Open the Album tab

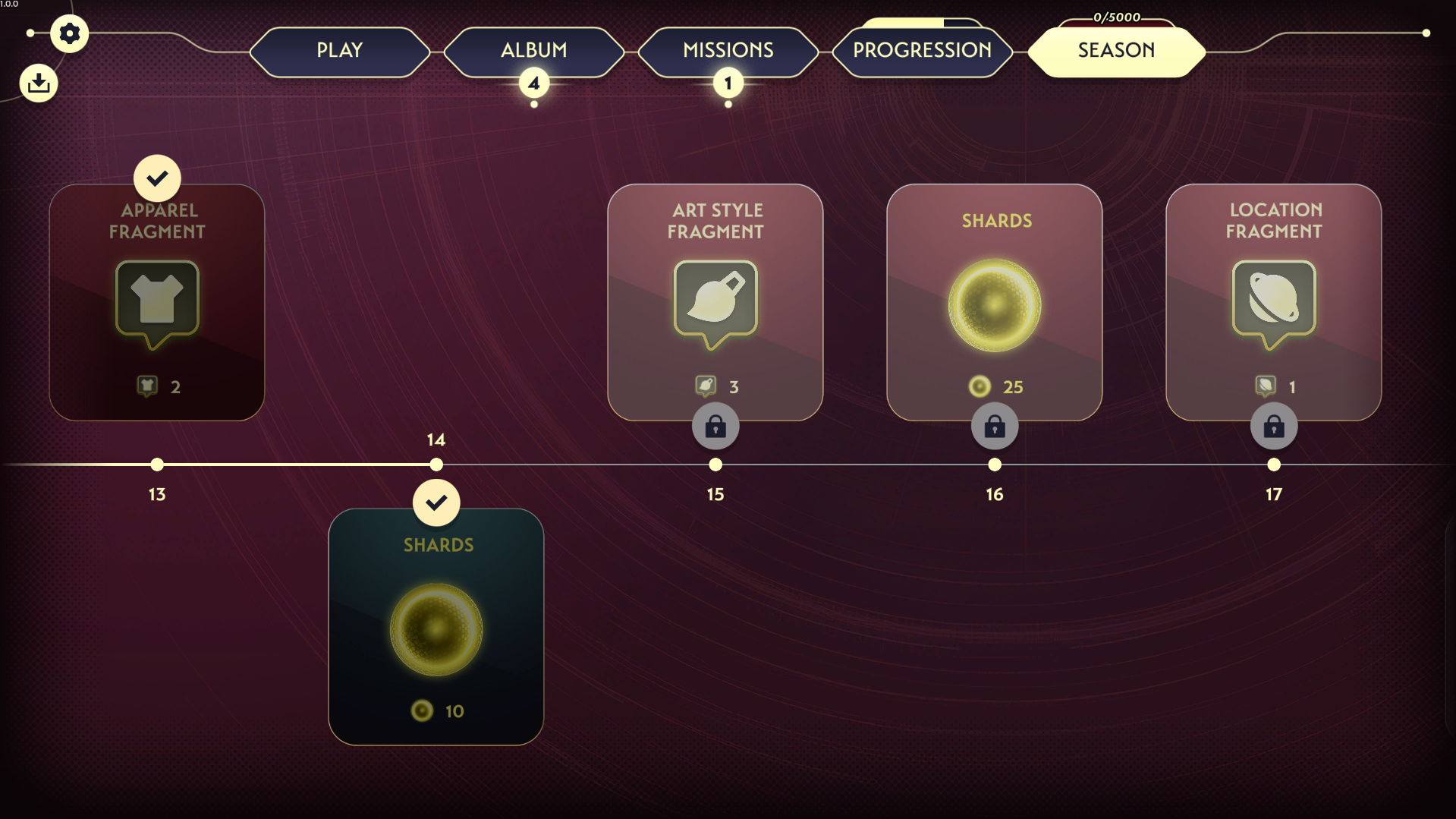[x=533, y=51]
